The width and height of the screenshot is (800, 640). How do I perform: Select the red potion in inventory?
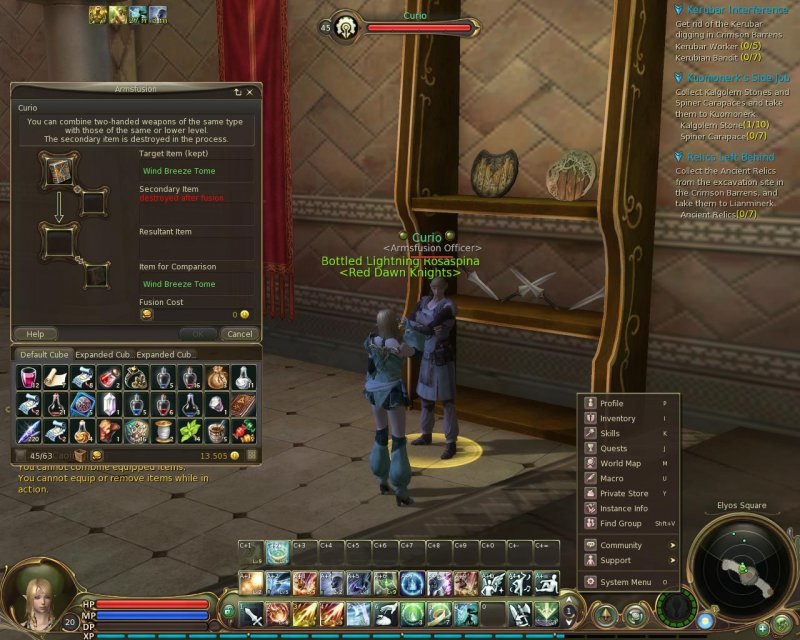pos(28,378)
